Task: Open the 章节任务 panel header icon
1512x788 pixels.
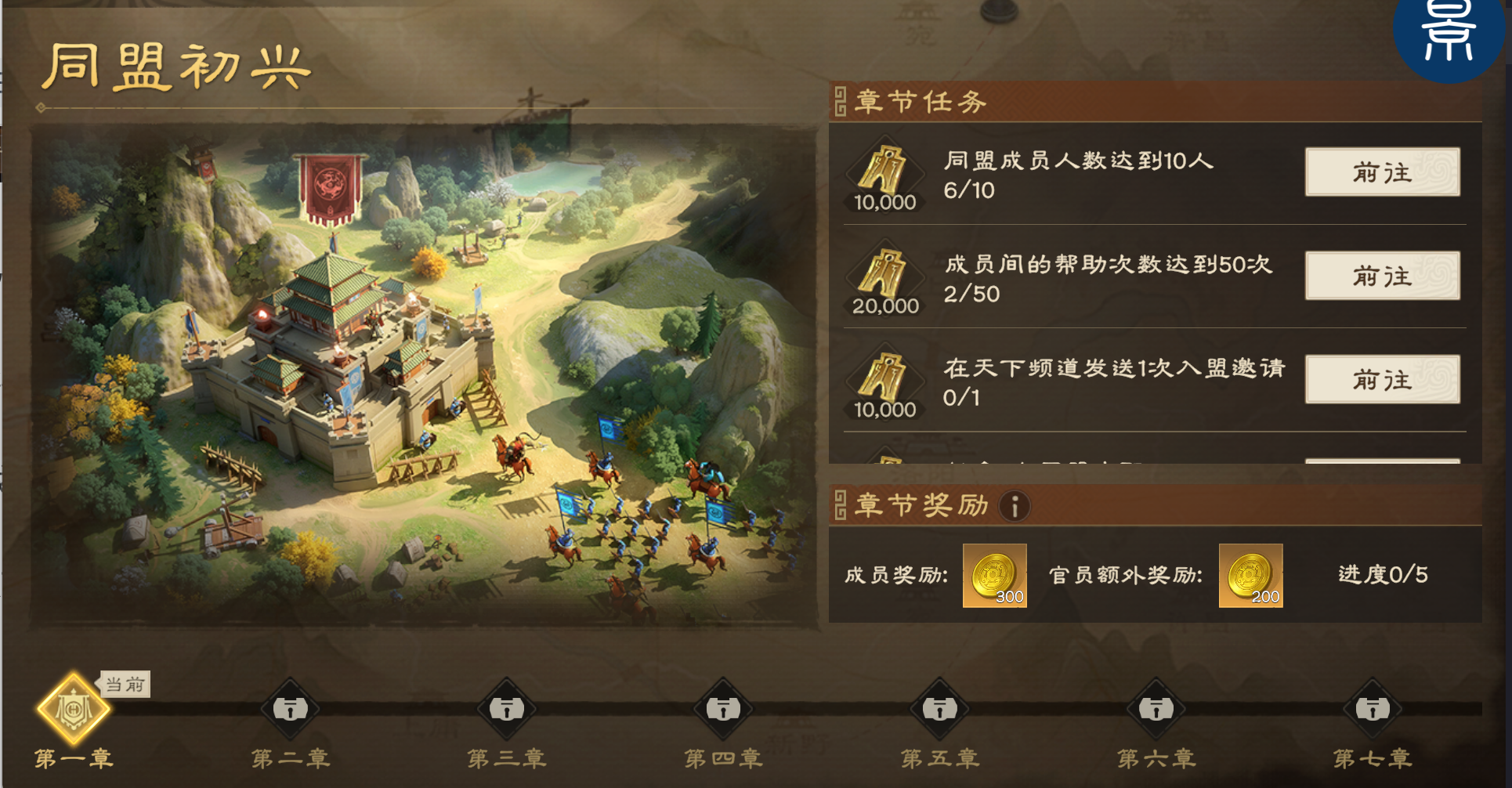Action: click(841, 102)
